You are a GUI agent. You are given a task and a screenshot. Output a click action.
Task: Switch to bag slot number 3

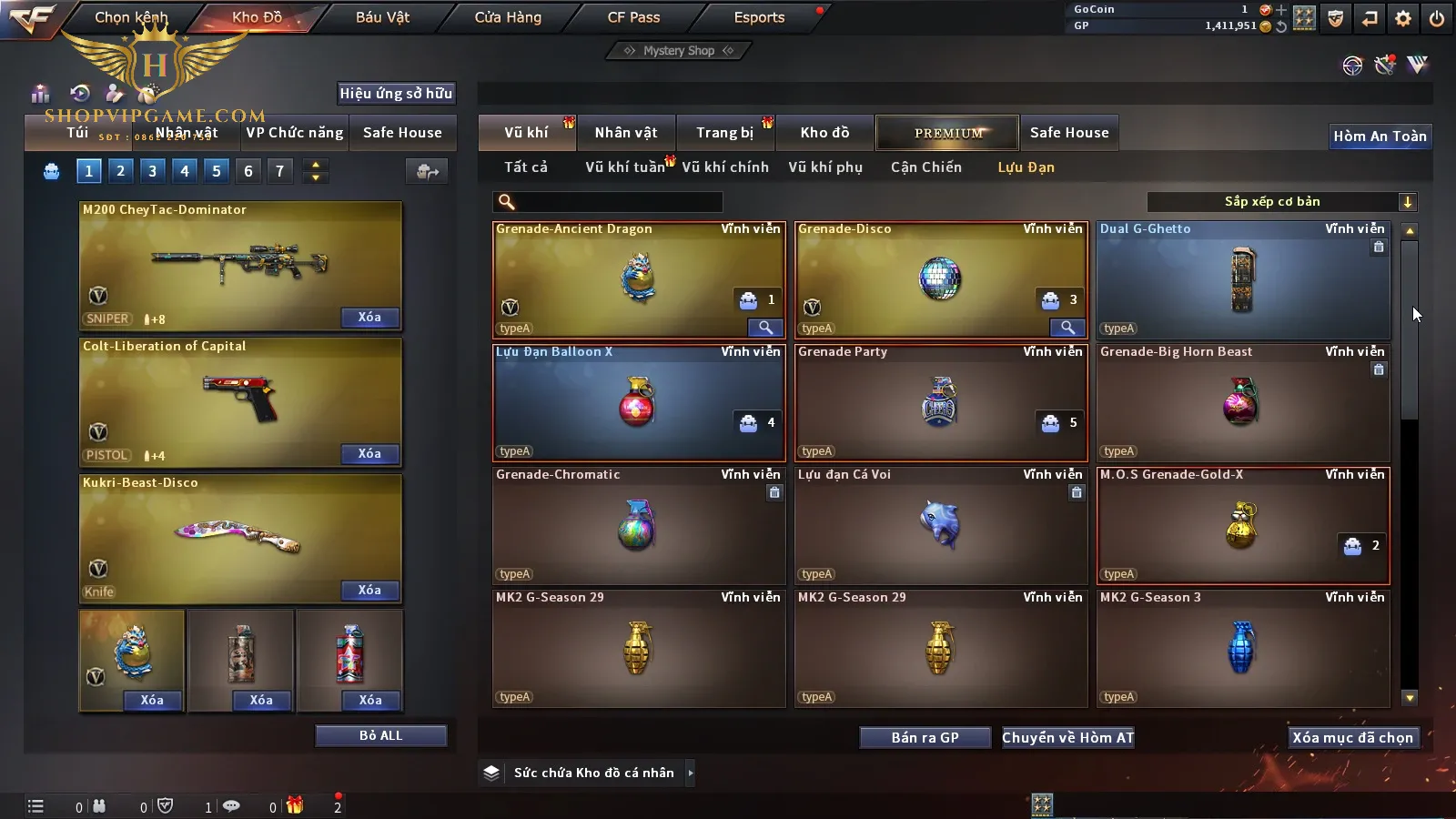pyautogui.click(x=152, y=170)
